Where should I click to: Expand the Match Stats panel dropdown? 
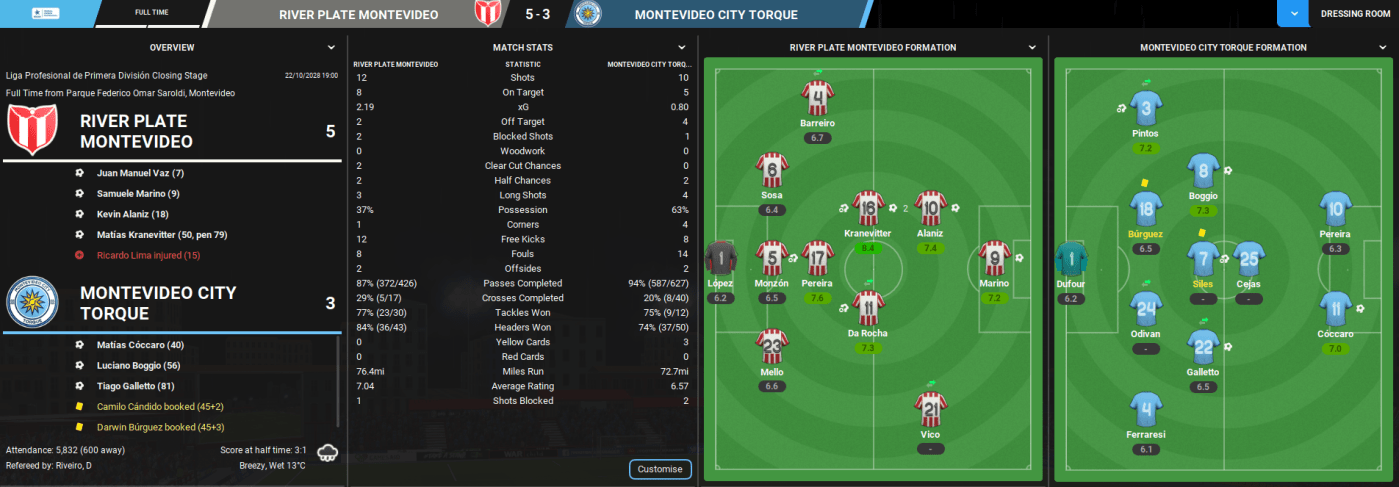point(682,47)
